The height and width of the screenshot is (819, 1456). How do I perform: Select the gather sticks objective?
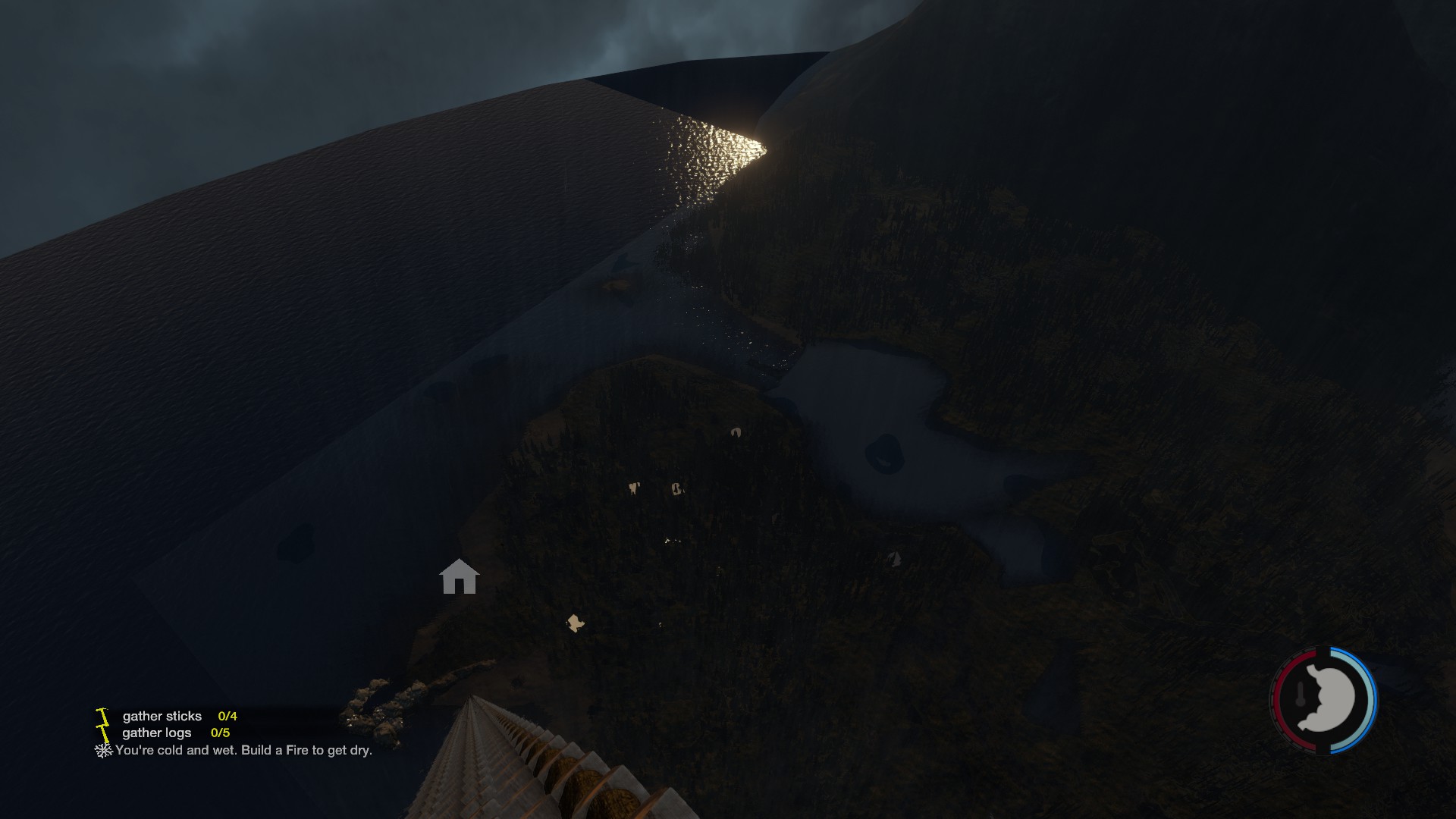pos(162,716)
